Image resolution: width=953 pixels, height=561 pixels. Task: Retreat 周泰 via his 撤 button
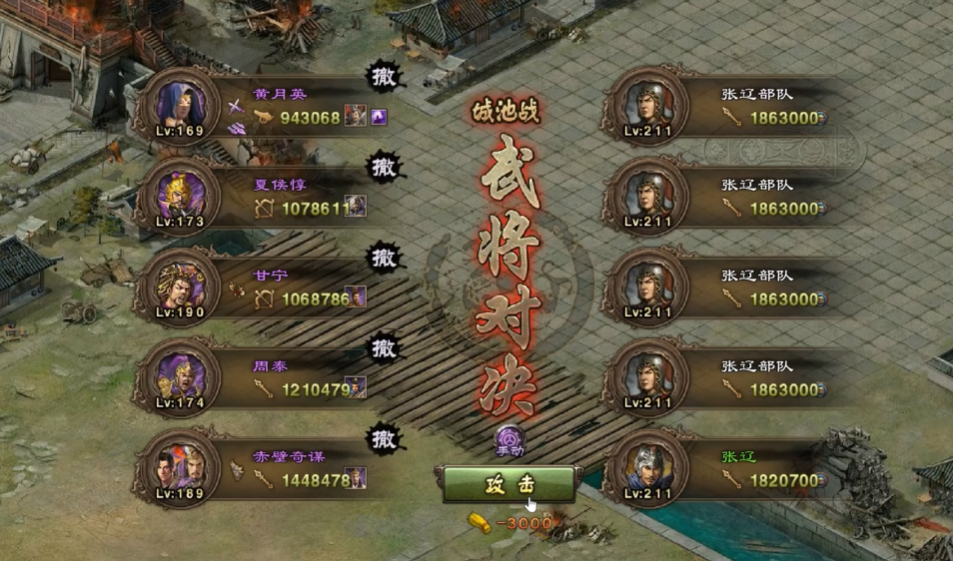384,348
